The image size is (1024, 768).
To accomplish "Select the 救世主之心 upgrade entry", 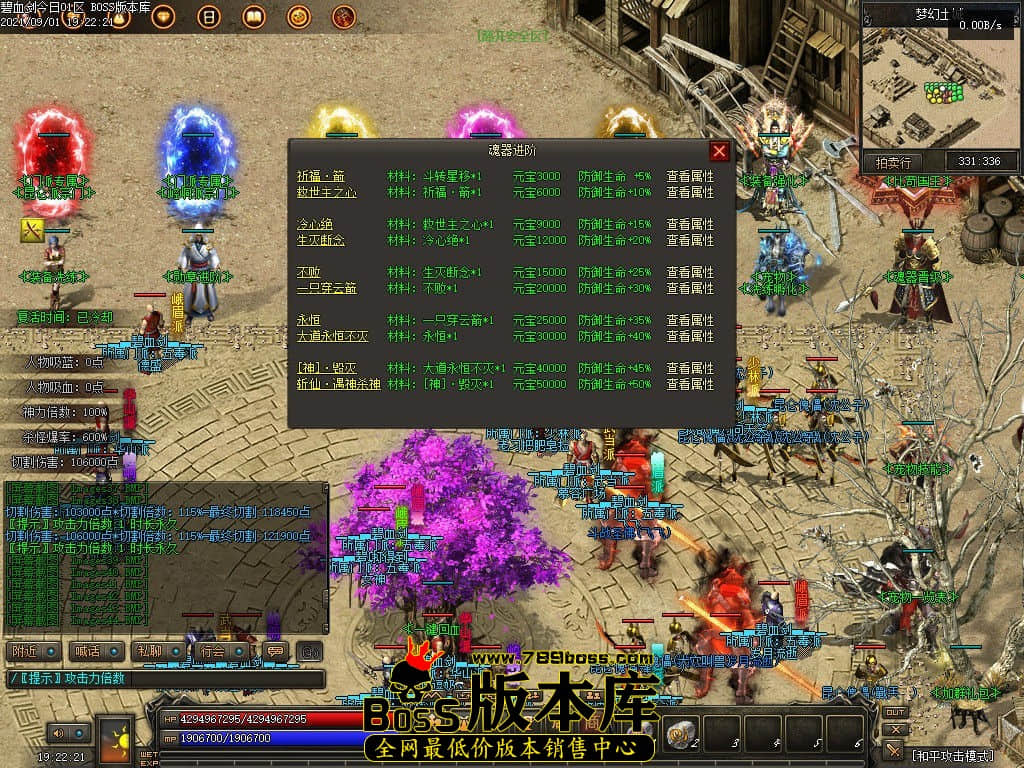I will coord(326,192).
